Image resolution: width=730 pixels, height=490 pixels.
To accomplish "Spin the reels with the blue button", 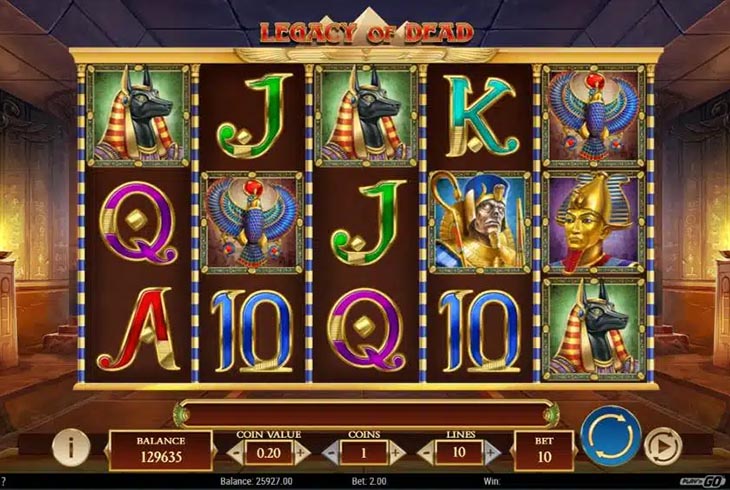I will 610,436.
